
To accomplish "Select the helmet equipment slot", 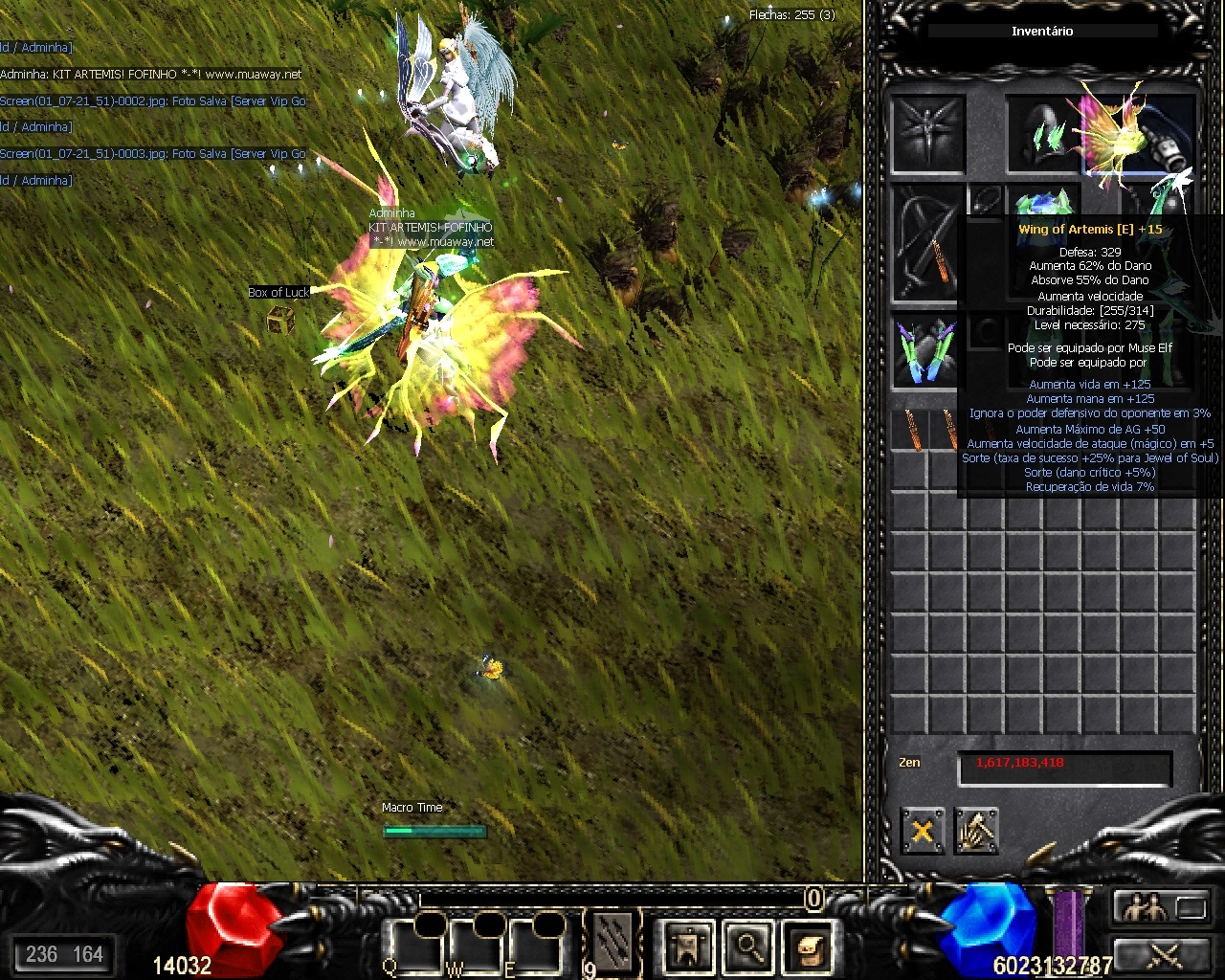I will (x=1043, y=134).
